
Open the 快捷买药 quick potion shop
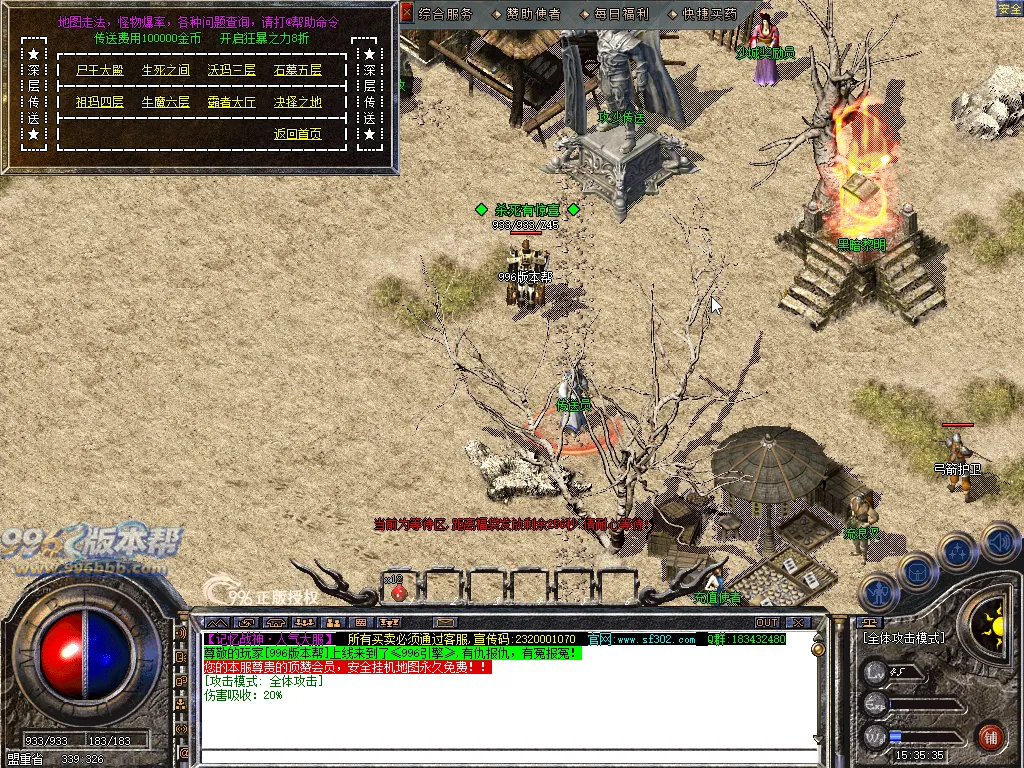pyautogui.click(x=709, y=14)
